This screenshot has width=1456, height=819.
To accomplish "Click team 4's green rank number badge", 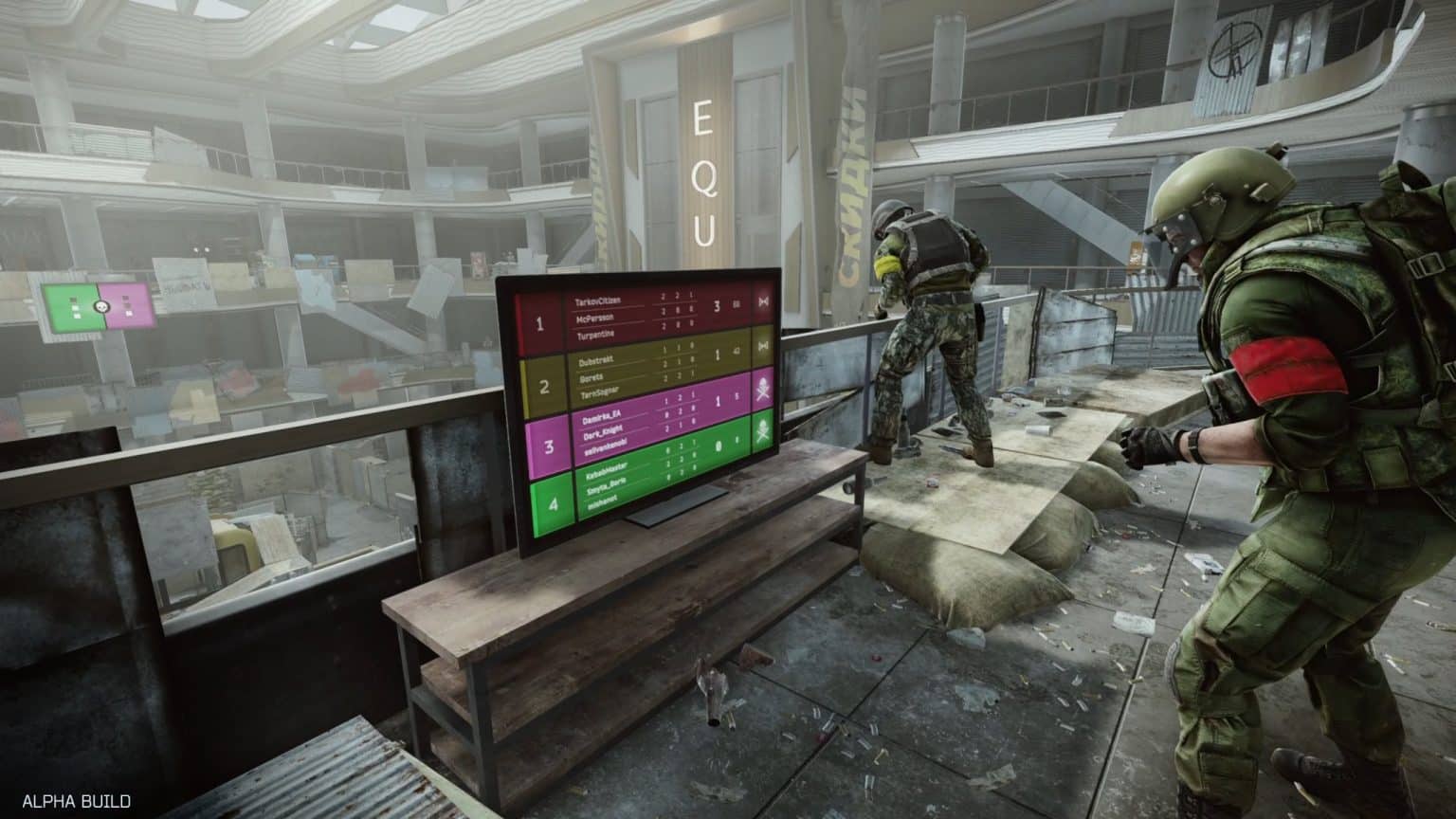I will 552,505.
